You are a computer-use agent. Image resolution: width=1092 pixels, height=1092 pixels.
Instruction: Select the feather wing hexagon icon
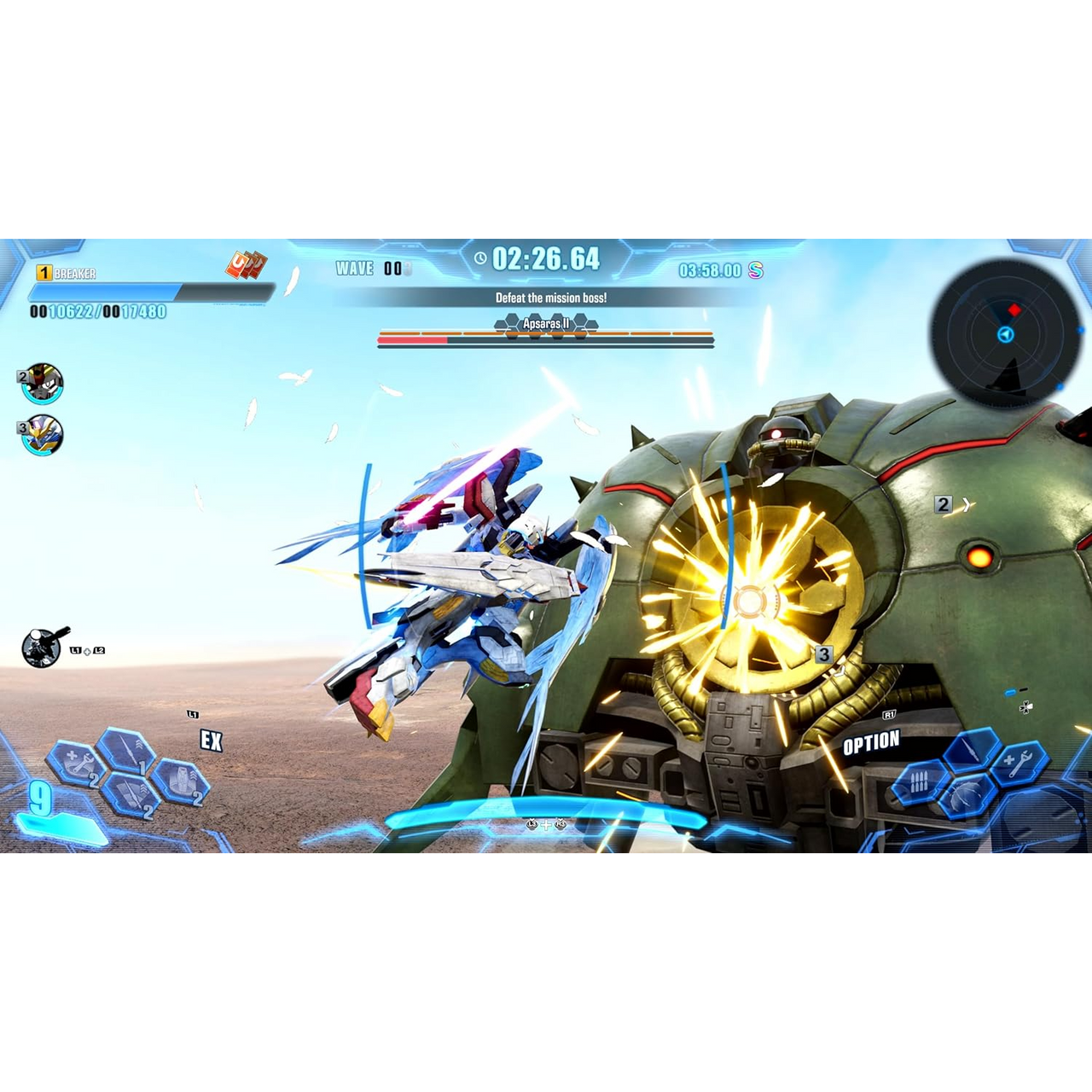(x=967, y=795)
